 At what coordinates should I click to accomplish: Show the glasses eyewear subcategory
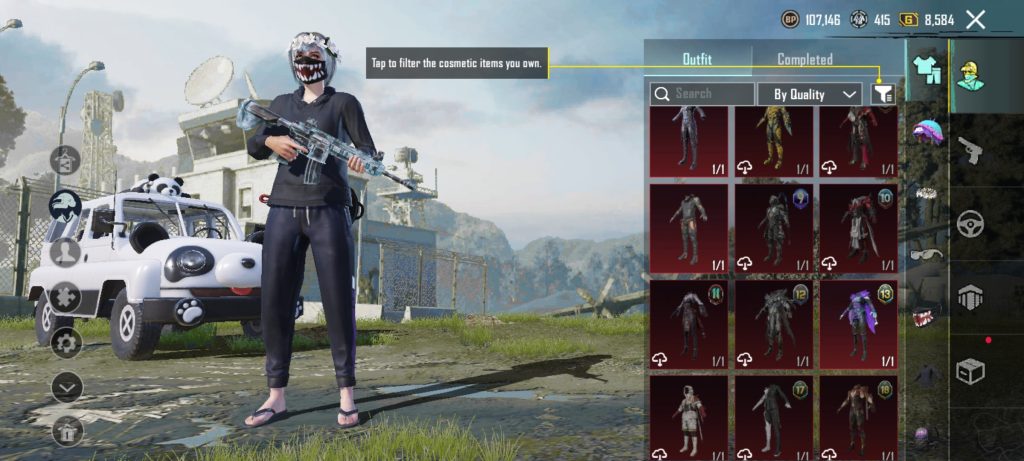[x=926, y=254]
